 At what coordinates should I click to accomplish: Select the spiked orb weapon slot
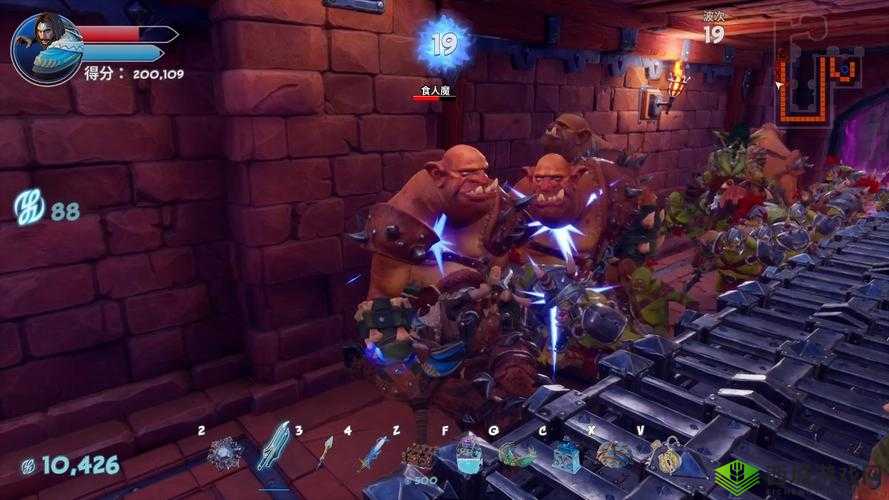pos(222,455)
